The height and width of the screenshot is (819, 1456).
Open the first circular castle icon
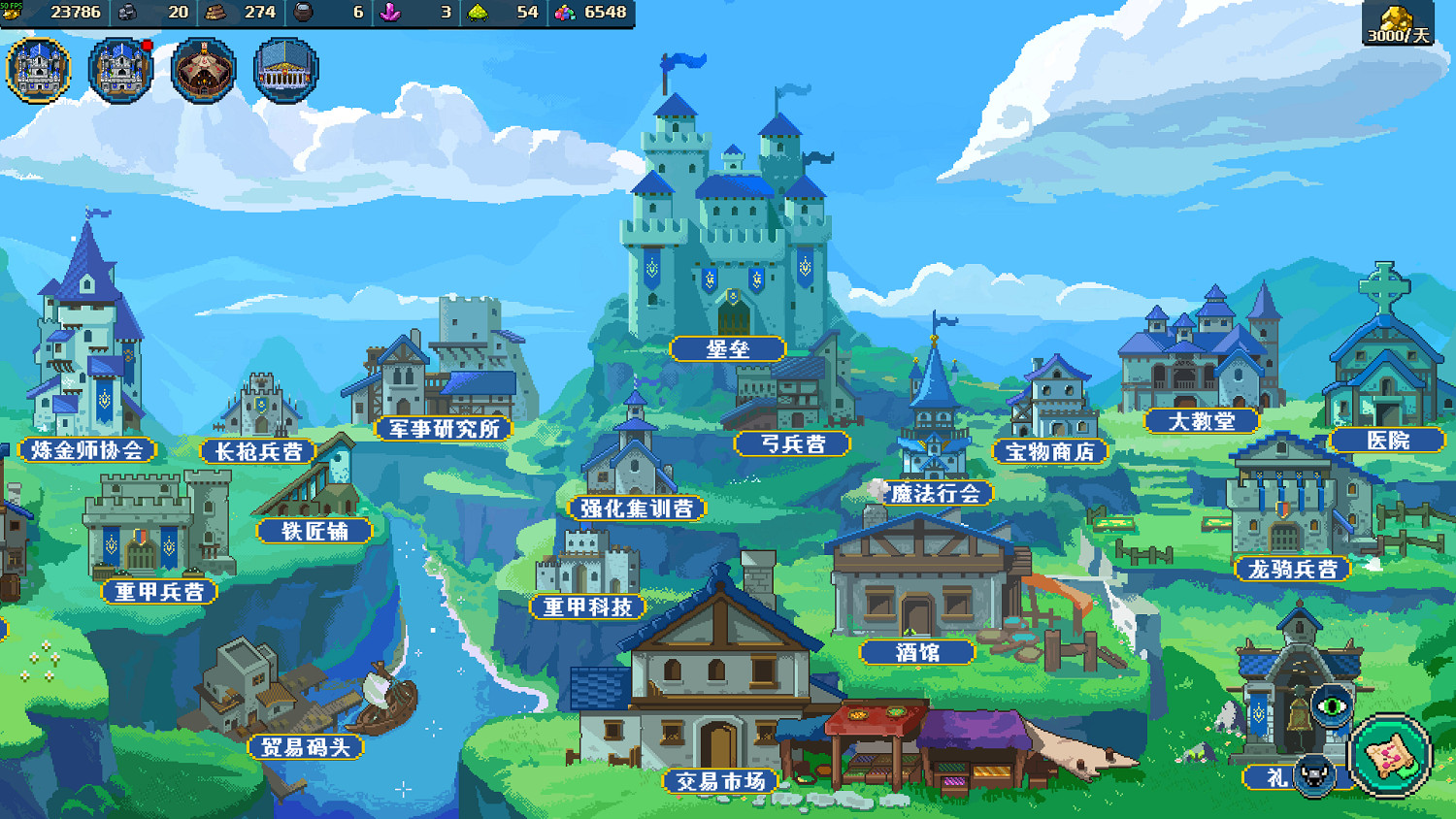39,70
